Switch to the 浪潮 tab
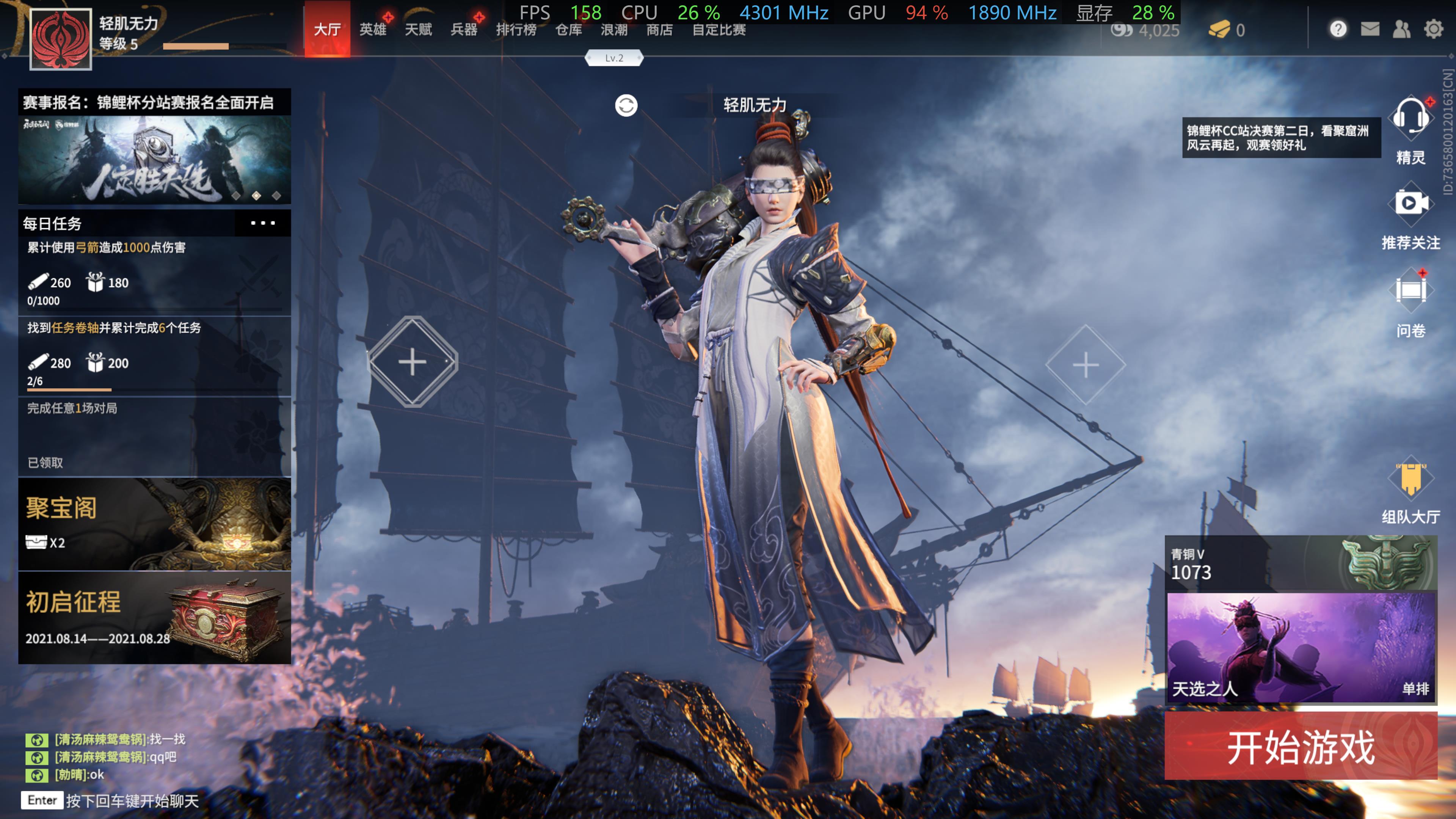 click(614, 30)
